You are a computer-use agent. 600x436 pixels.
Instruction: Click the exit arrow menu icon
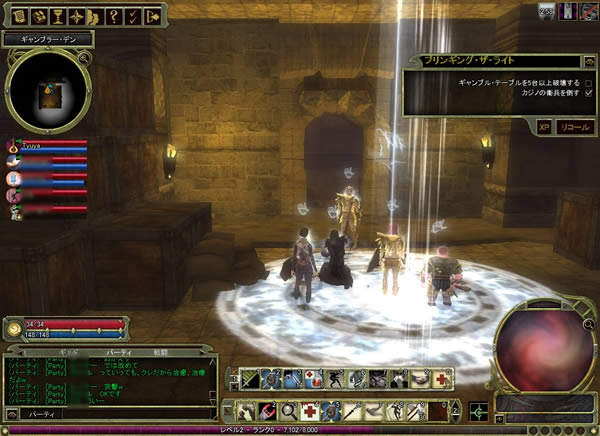153,16
